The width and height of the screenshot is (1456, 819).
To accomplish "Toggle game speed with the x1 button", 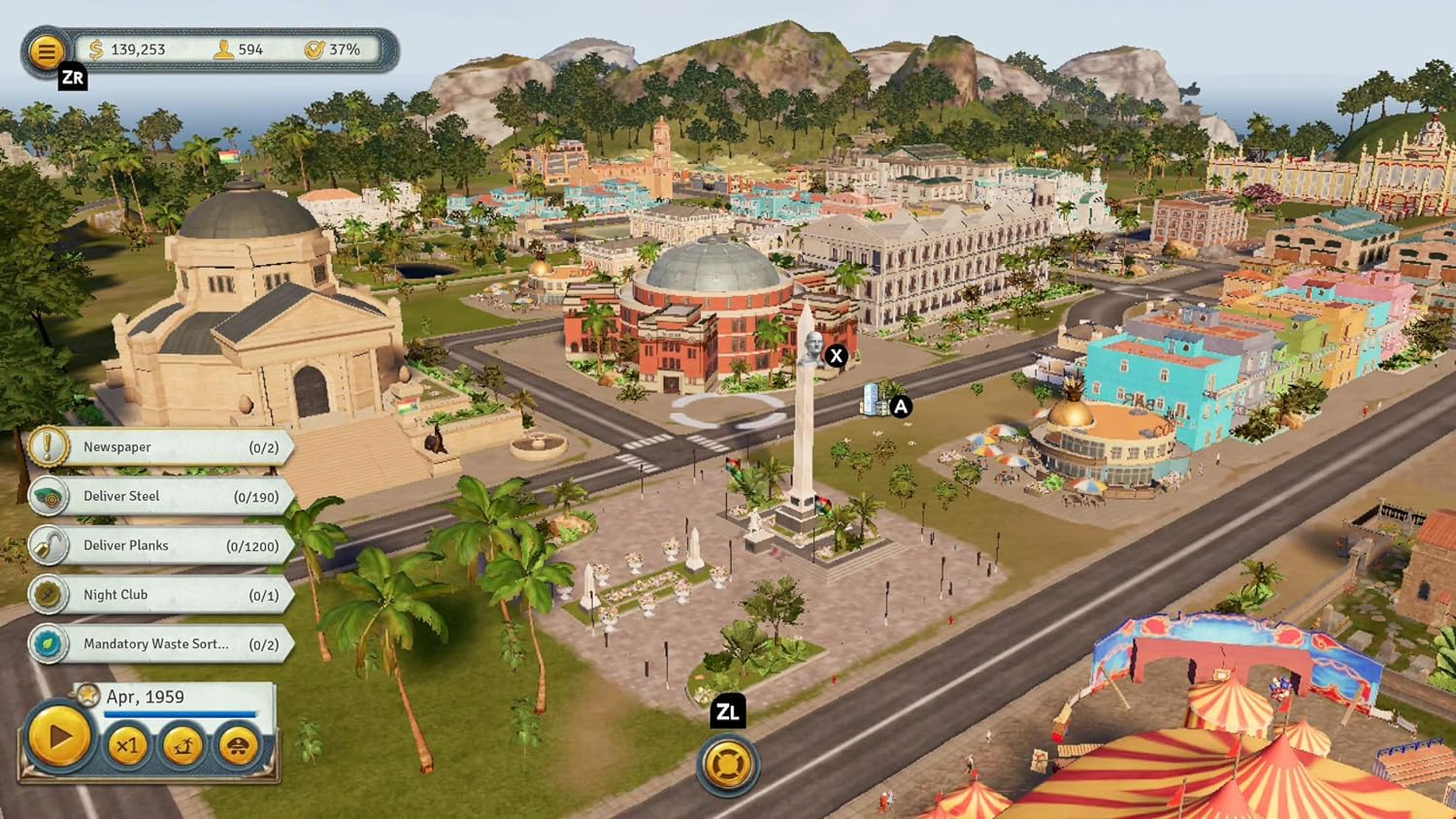I will [x=127, y=747].
